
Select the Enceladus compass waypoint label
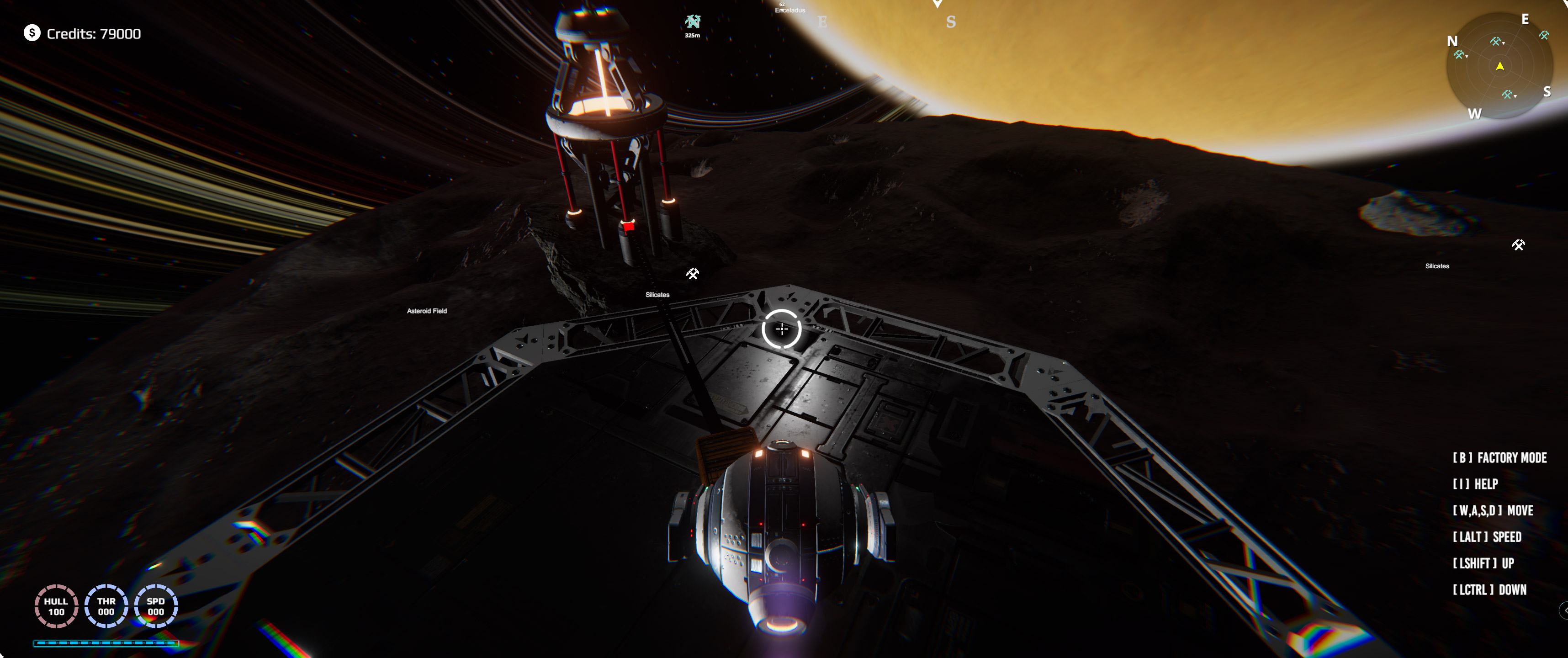click(789, 10)
